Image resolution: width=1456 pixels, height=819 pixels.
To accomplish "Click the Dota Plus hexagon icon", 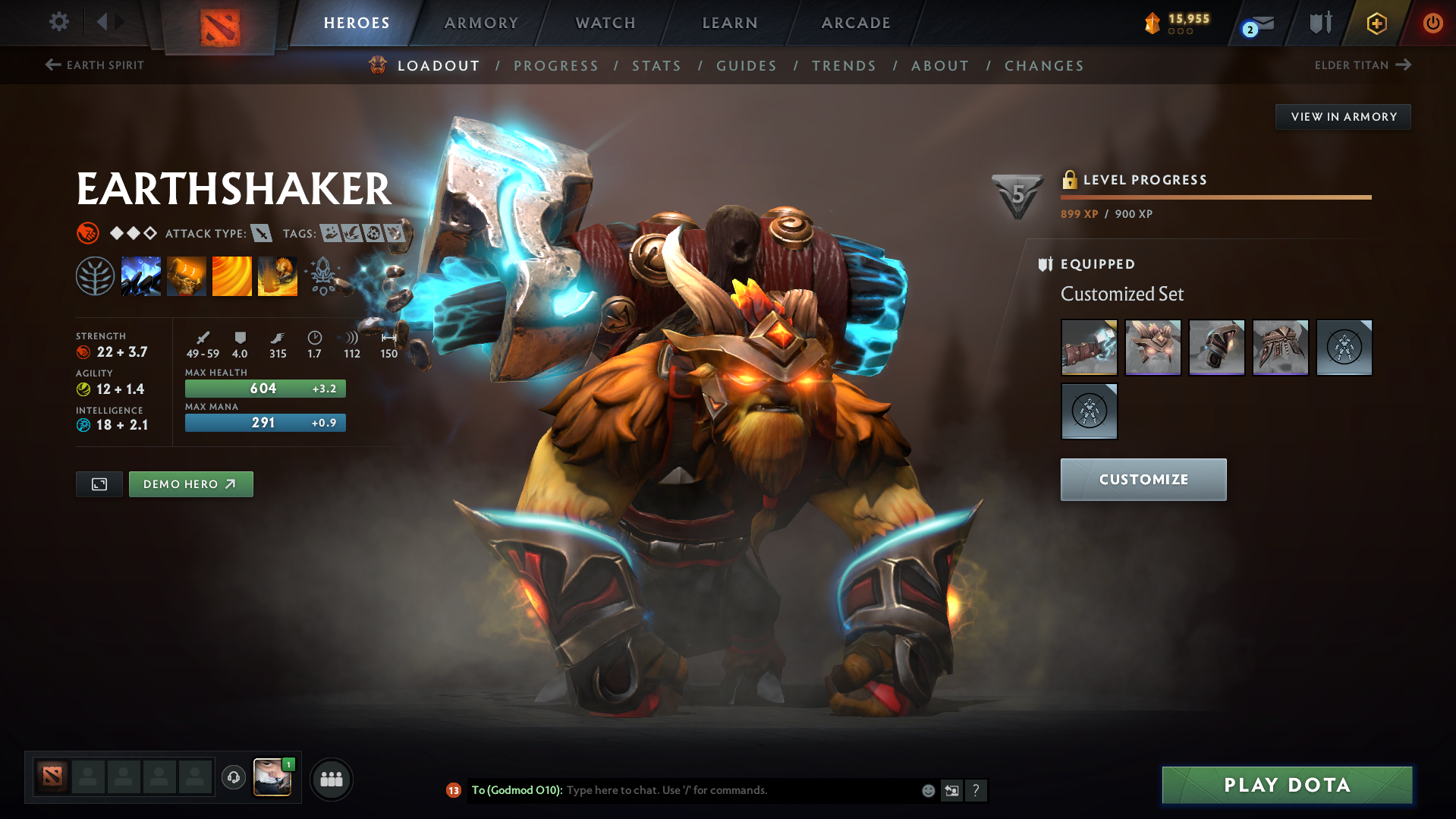I will click(1376, 23).
